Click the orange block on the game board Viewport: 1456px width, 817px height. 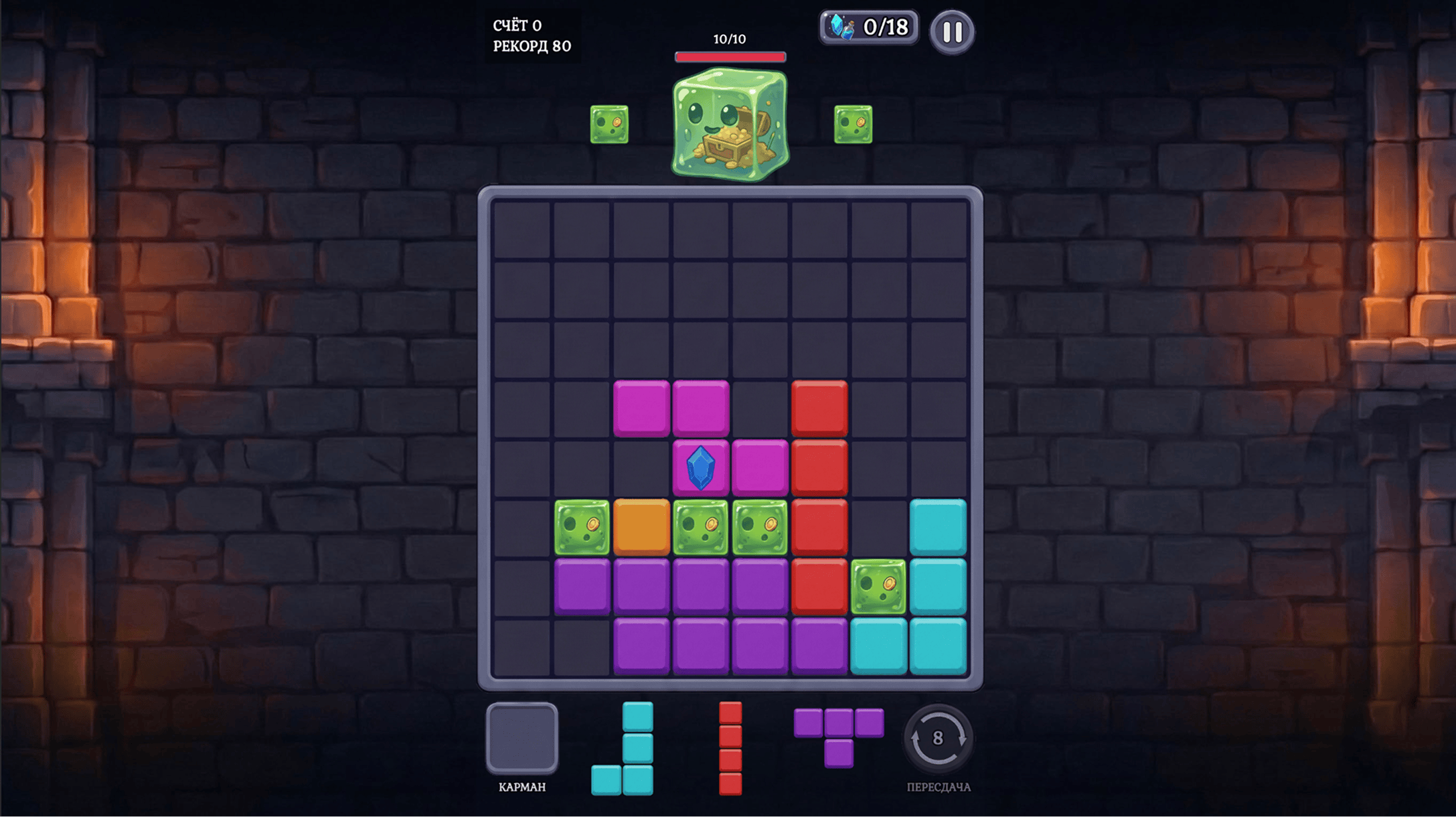(x=640, y=526)
